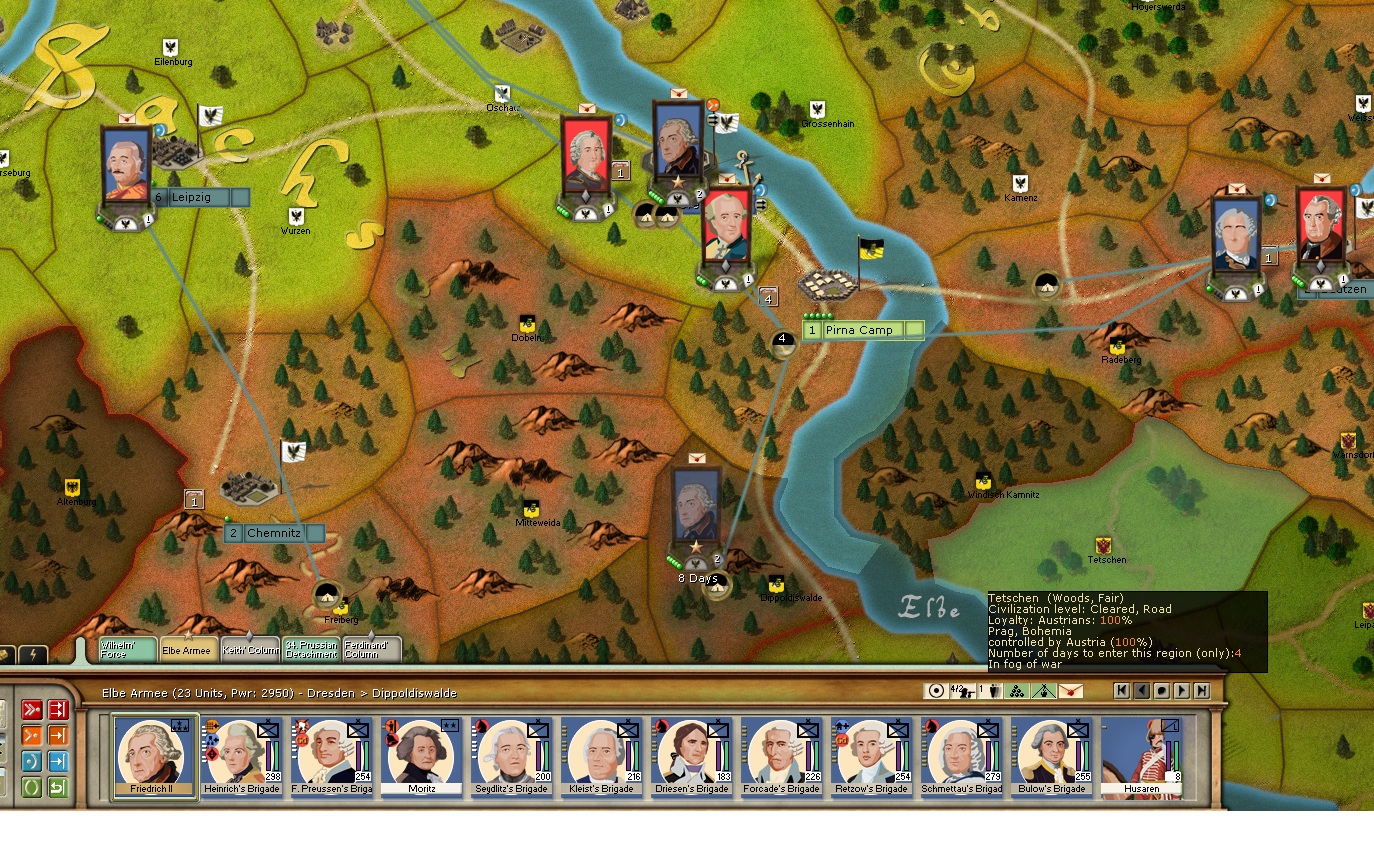This screenshot has height=846, width=1374.
Task: Select Seydlitz's Brigade unit card
Action: (x=515, y=757)
